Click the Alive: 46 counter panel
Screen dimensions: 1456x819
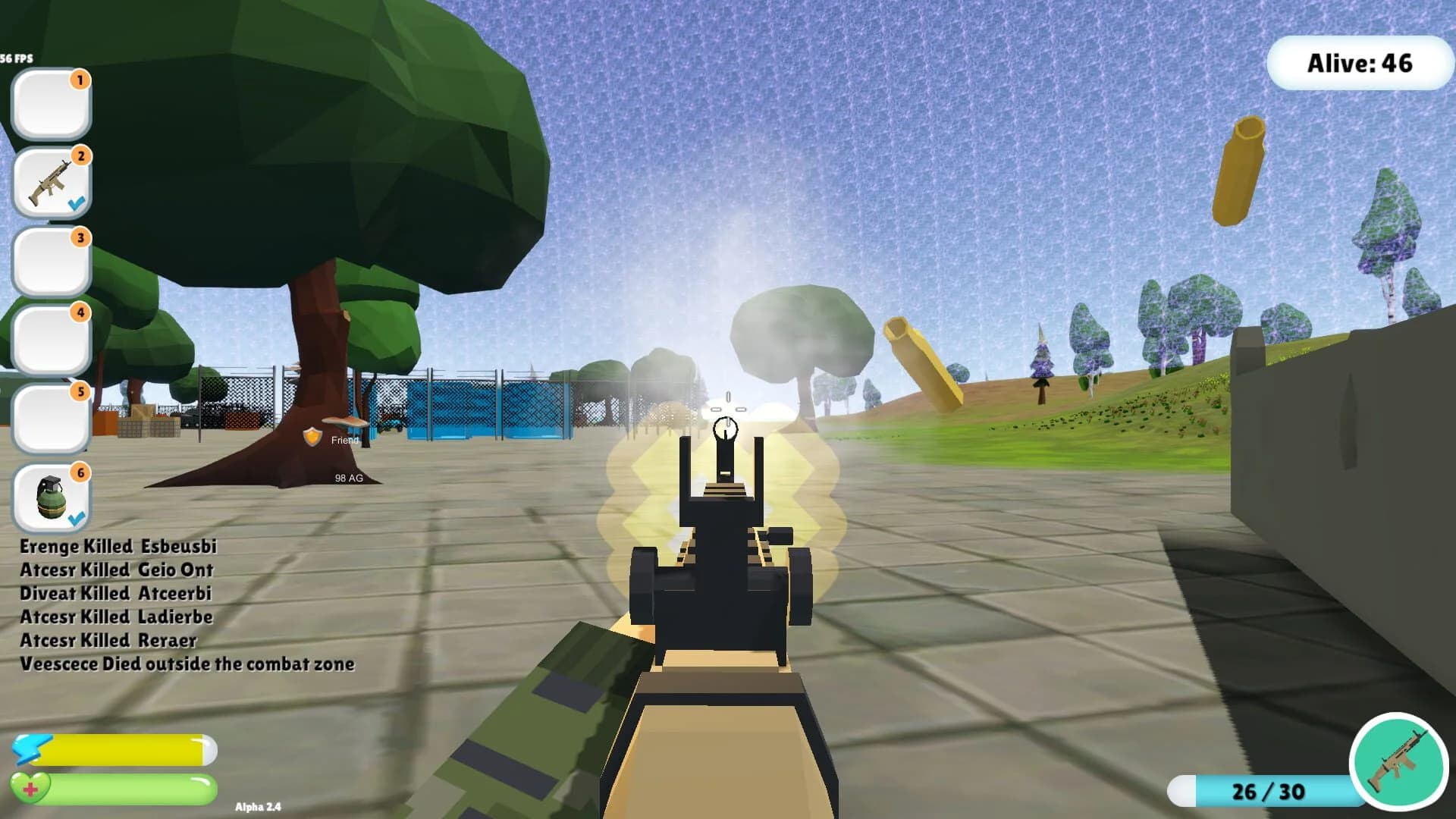pos(1360,64)
